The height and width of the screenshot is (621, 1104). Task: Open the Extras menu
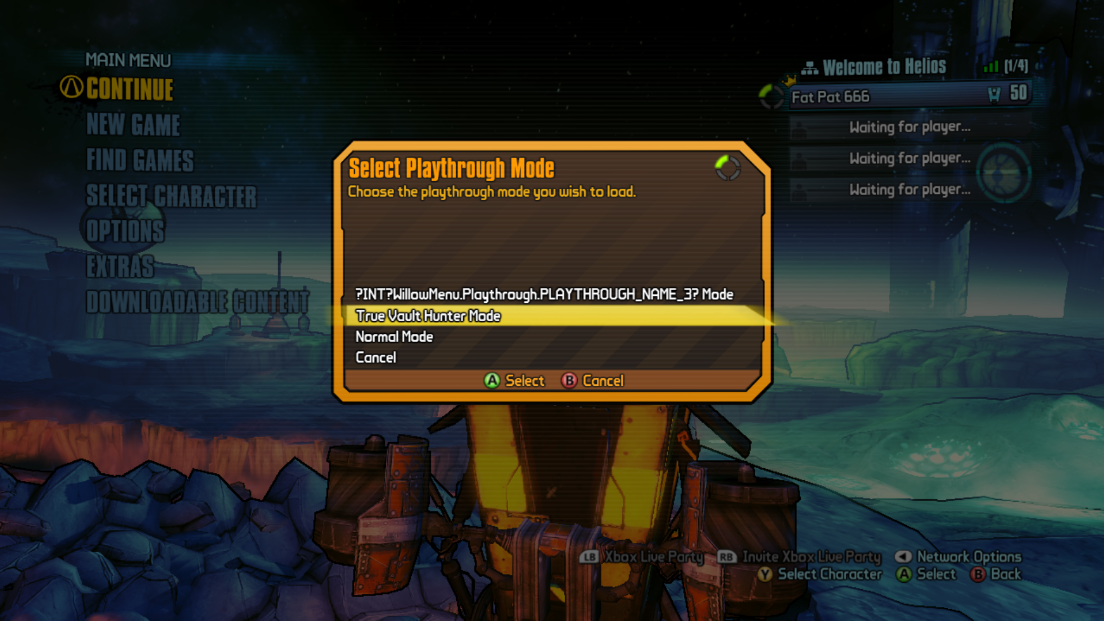120,266
